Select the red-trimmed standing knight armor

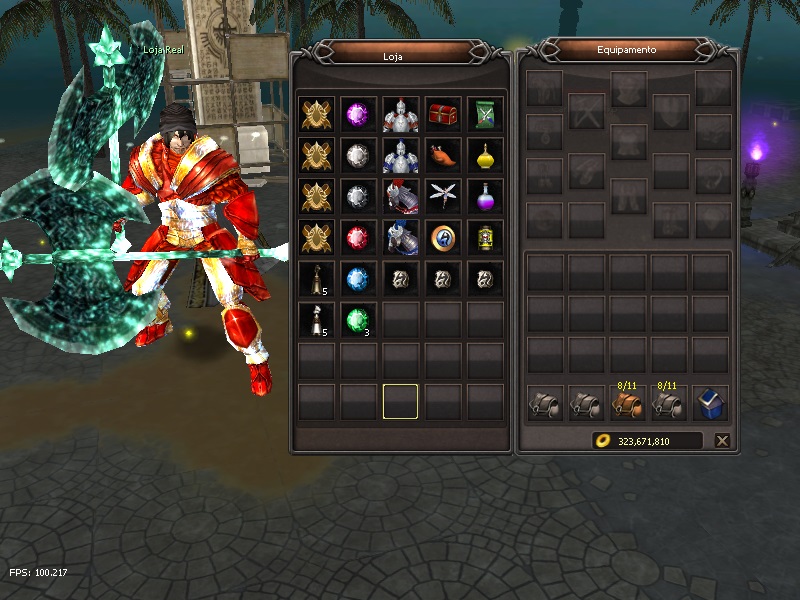point(400,113)
